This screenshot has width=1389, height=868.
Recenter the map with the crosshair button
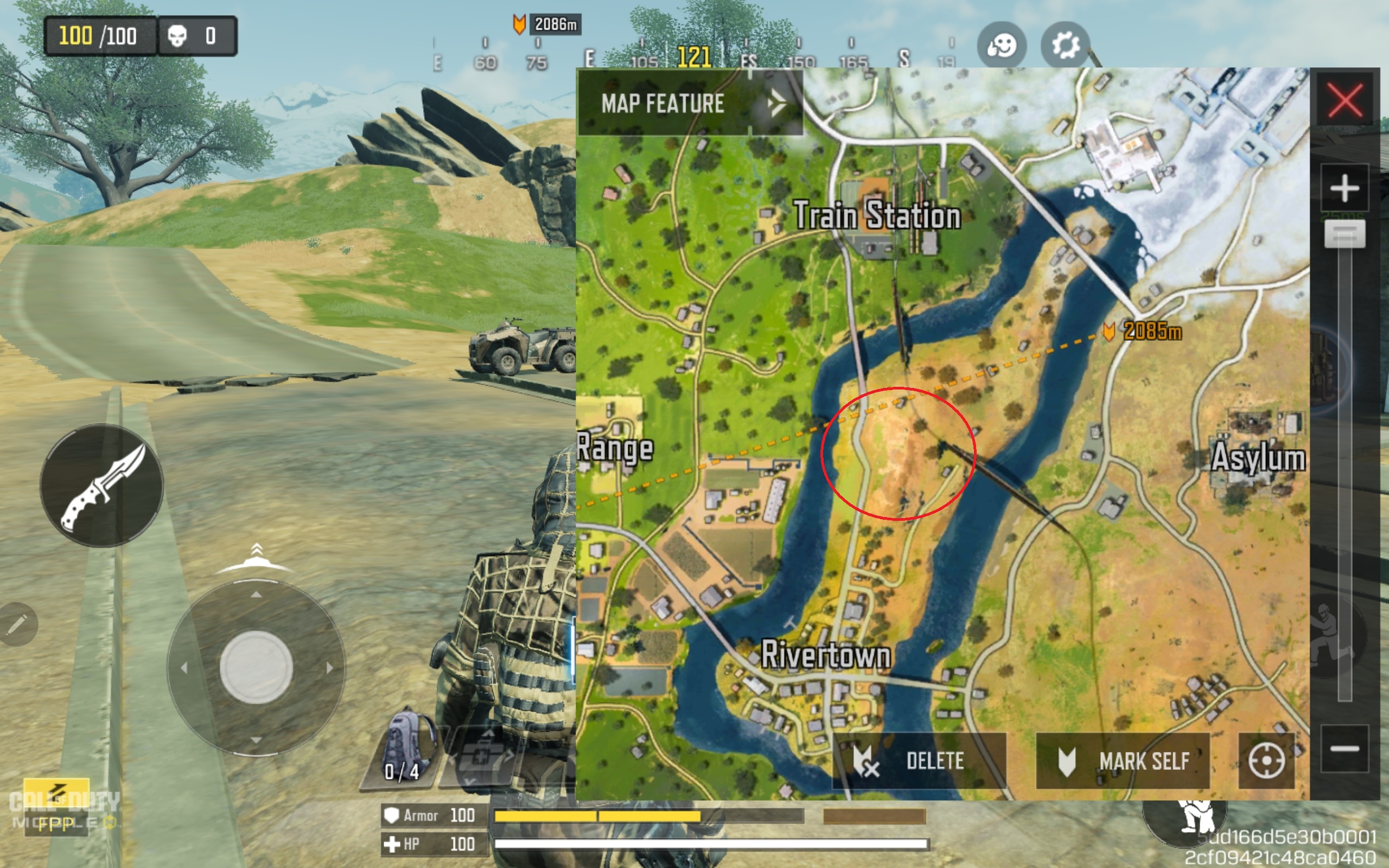1266,761
